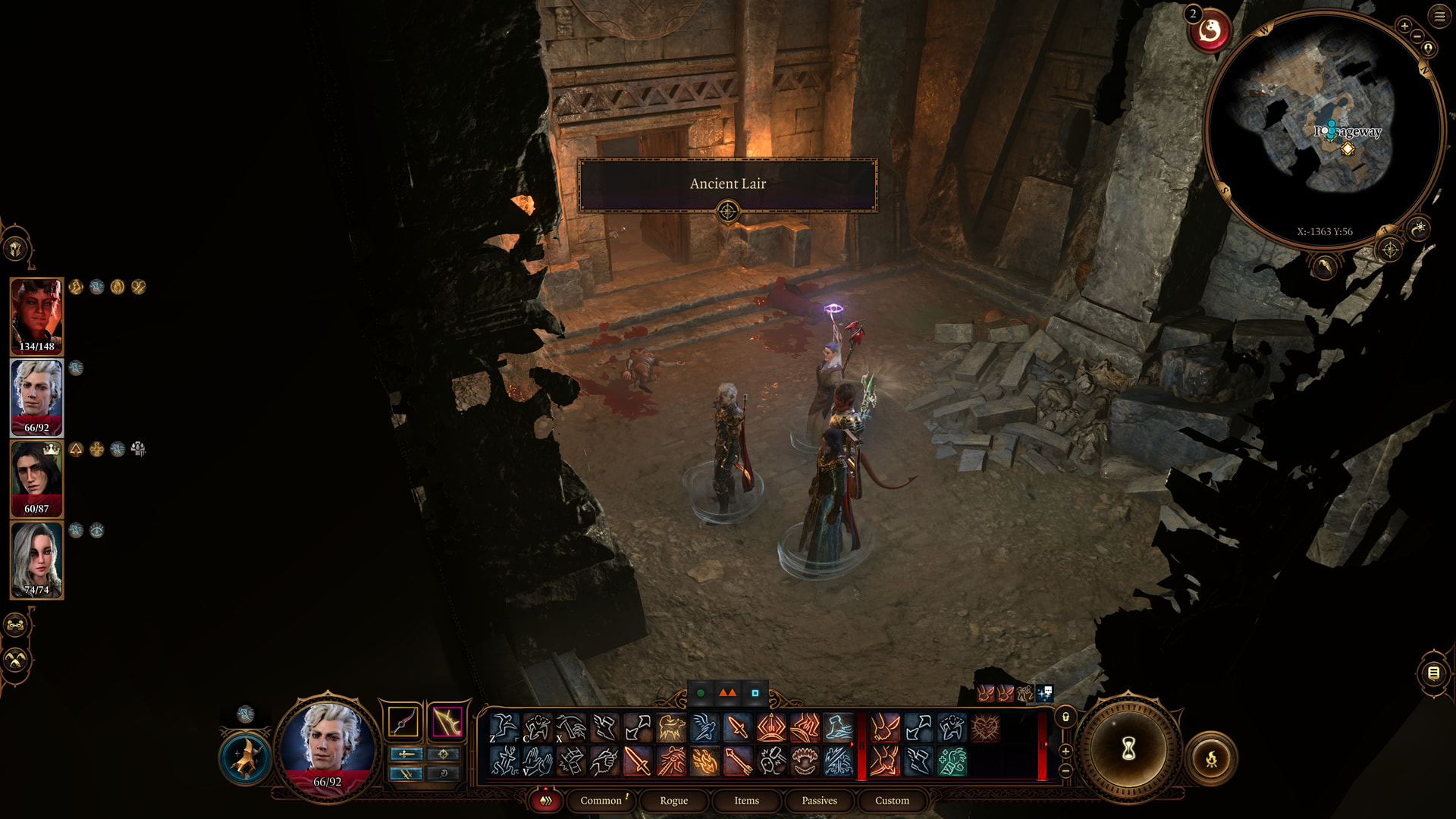Open the campfire rest button

click(1211, 758)
